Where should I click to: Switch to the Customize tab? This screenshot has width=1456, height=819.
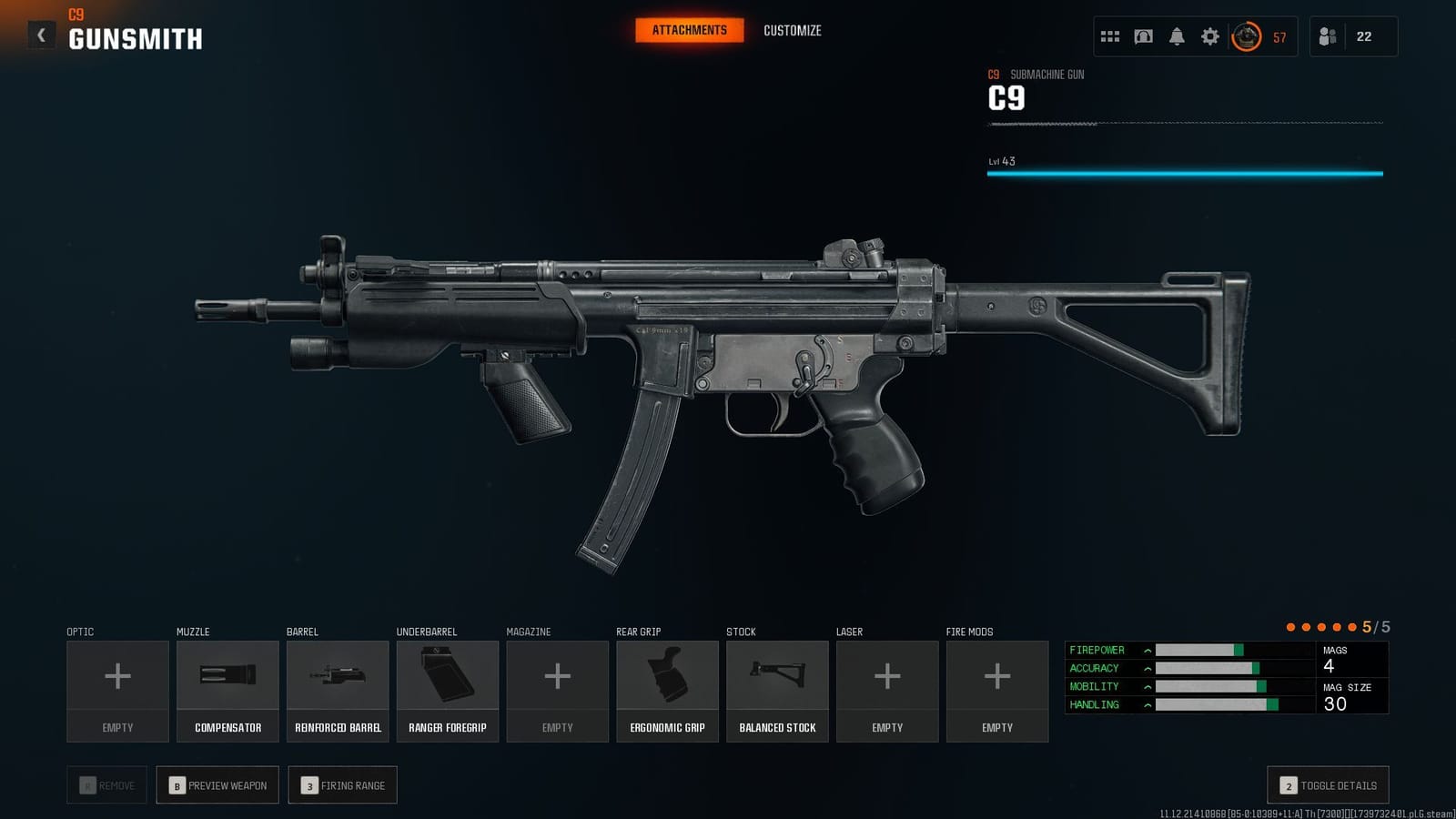(x=792, y=30)
